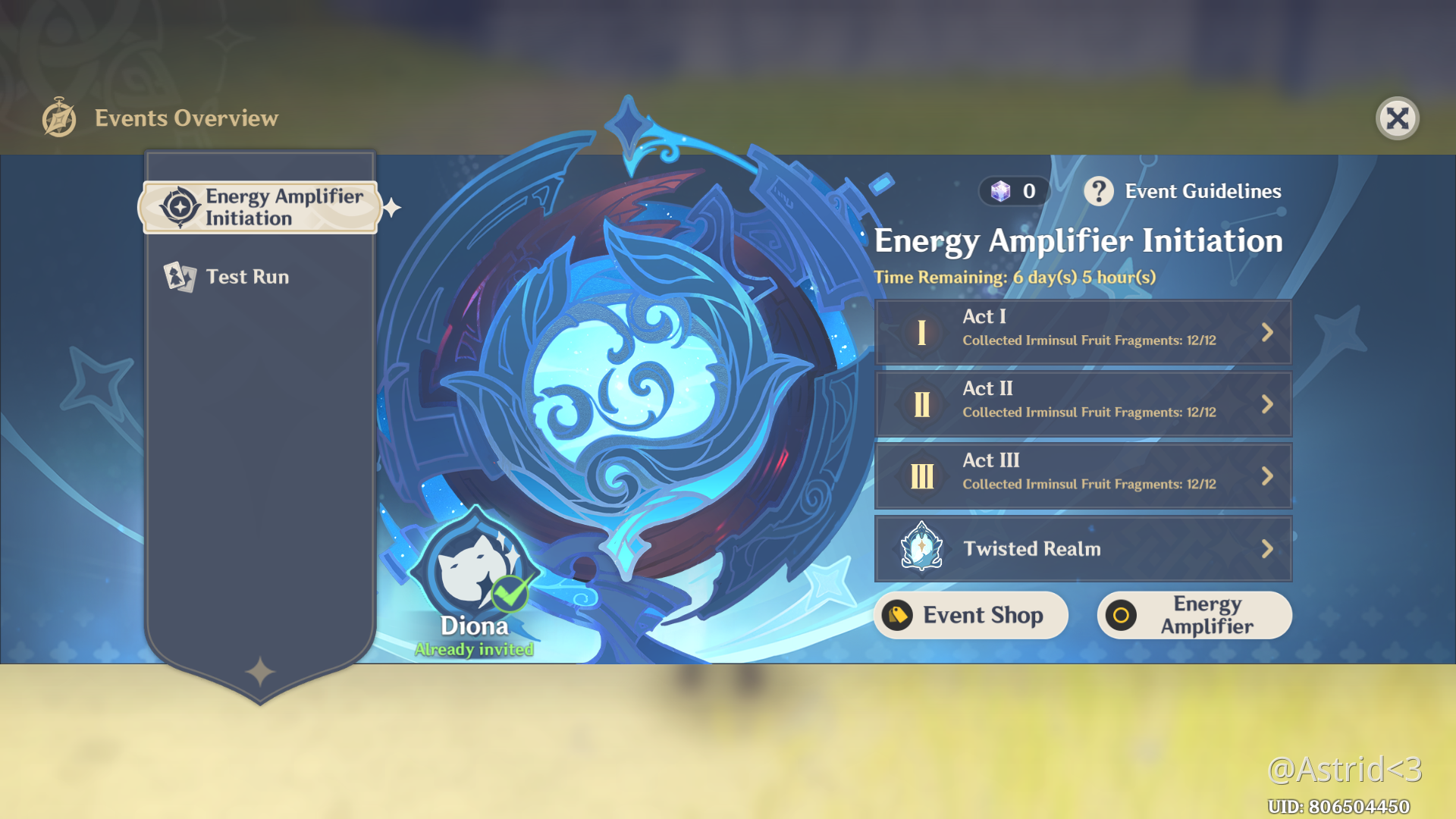
Task: Show the Energy Amplifier panel
Action: 1194,615
